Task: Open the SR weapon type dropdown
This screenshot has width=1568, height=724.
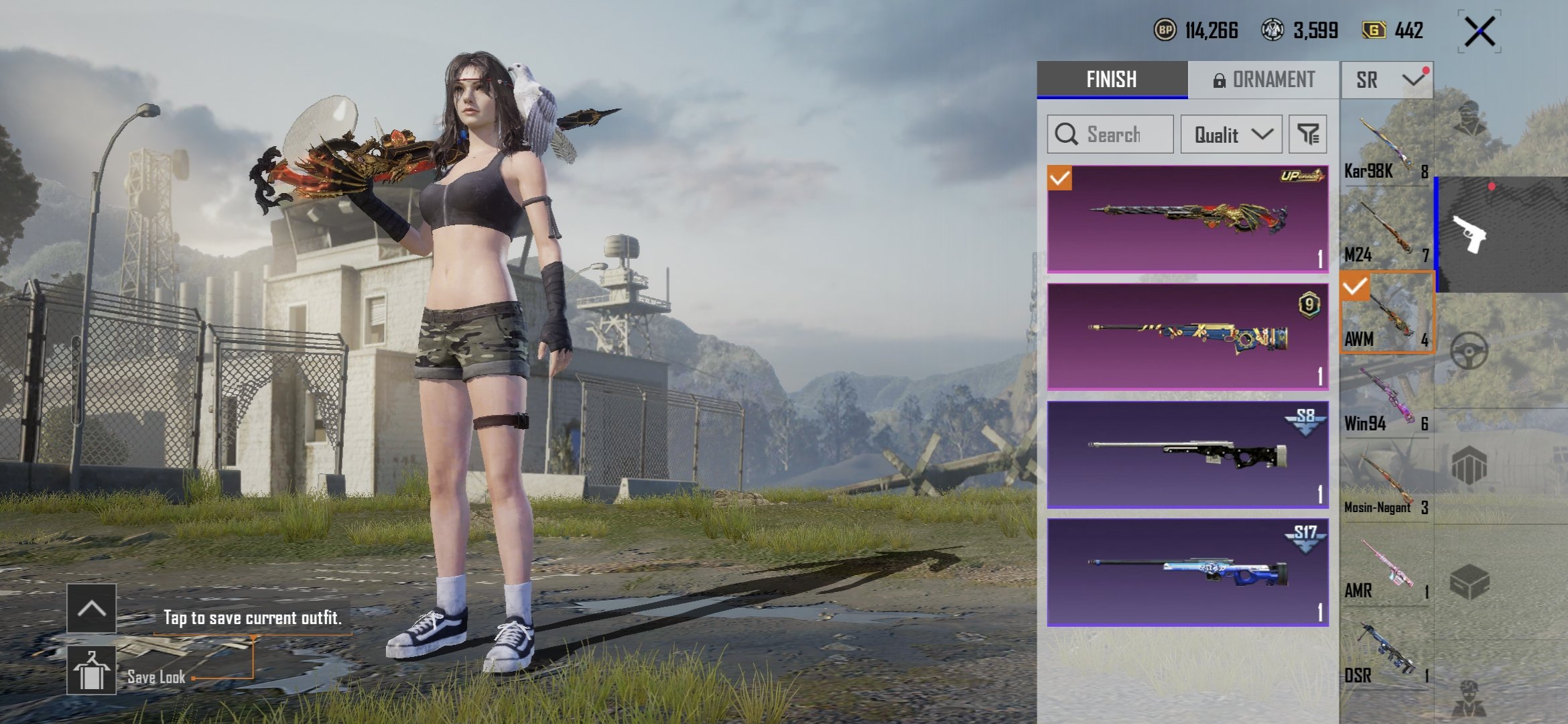Action: coord(1386,80)
